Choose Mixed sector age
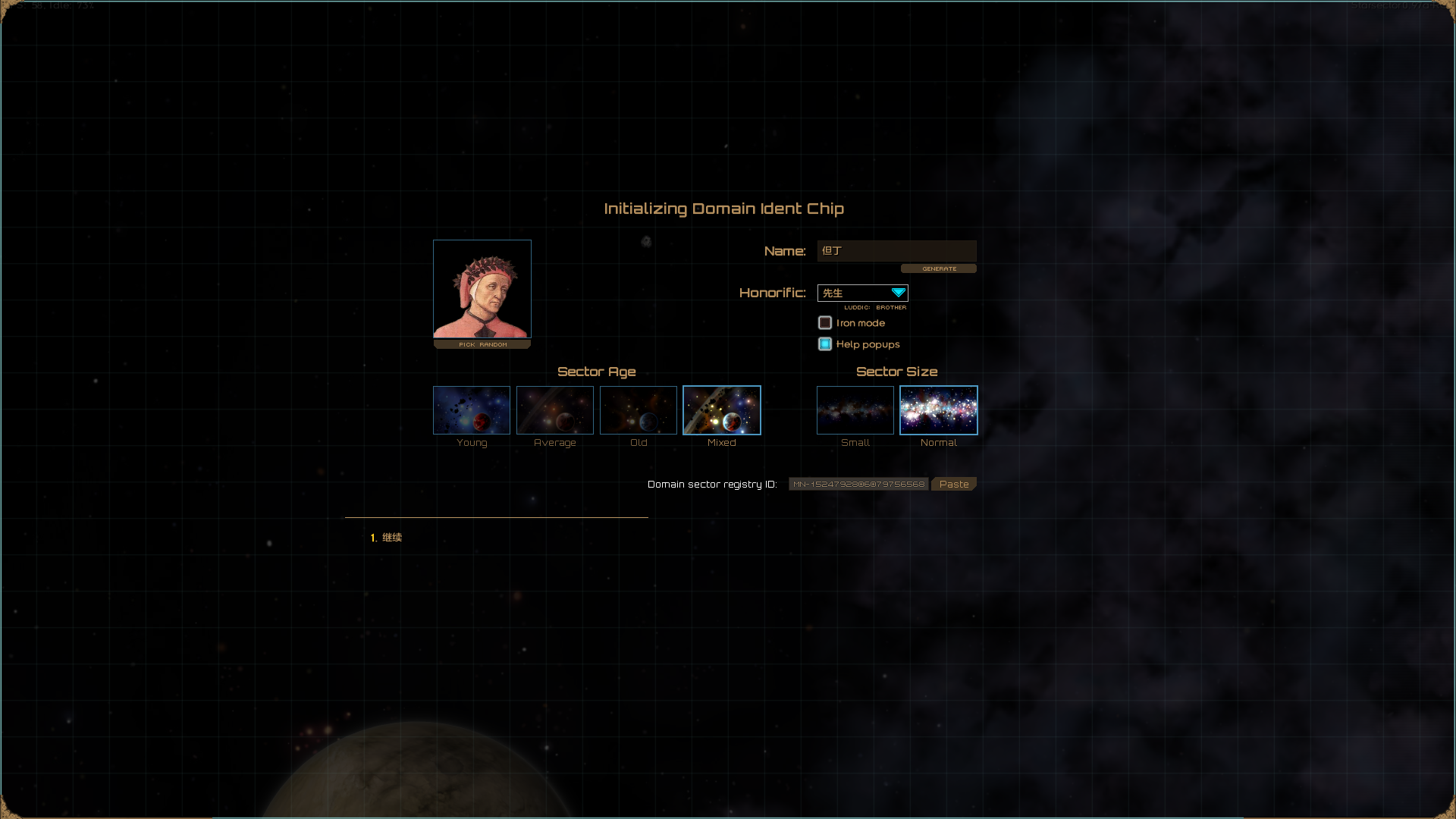 [722, 410]
